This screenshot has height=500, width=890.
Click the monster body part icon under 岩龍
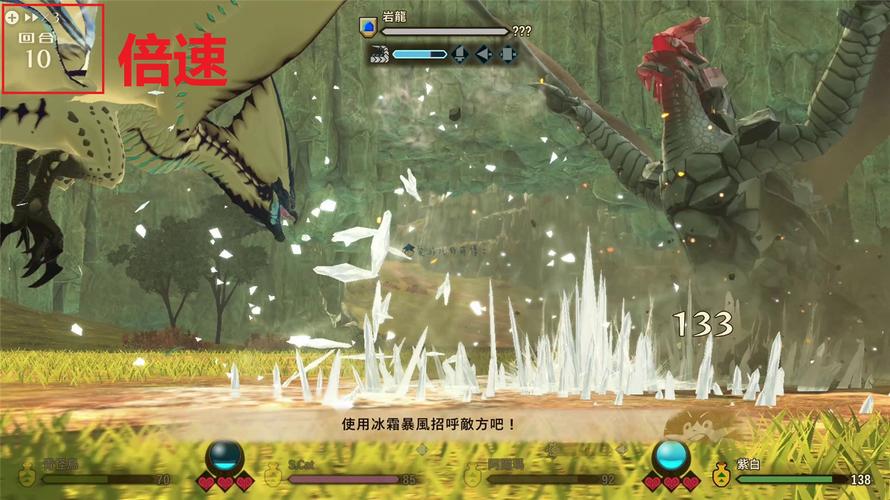[x=378, y=53]
